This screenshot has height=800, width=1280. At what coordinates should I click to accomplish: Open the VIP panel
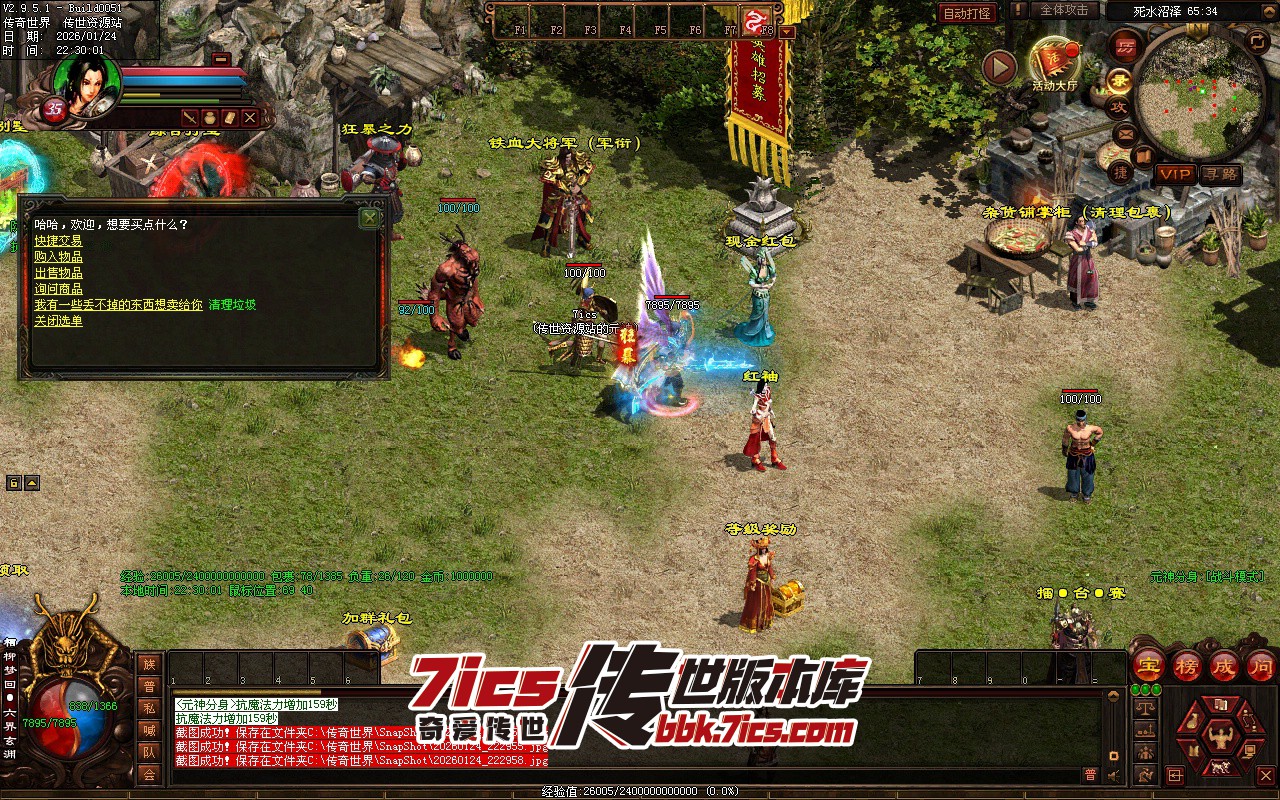click(x=1174, y=174)
